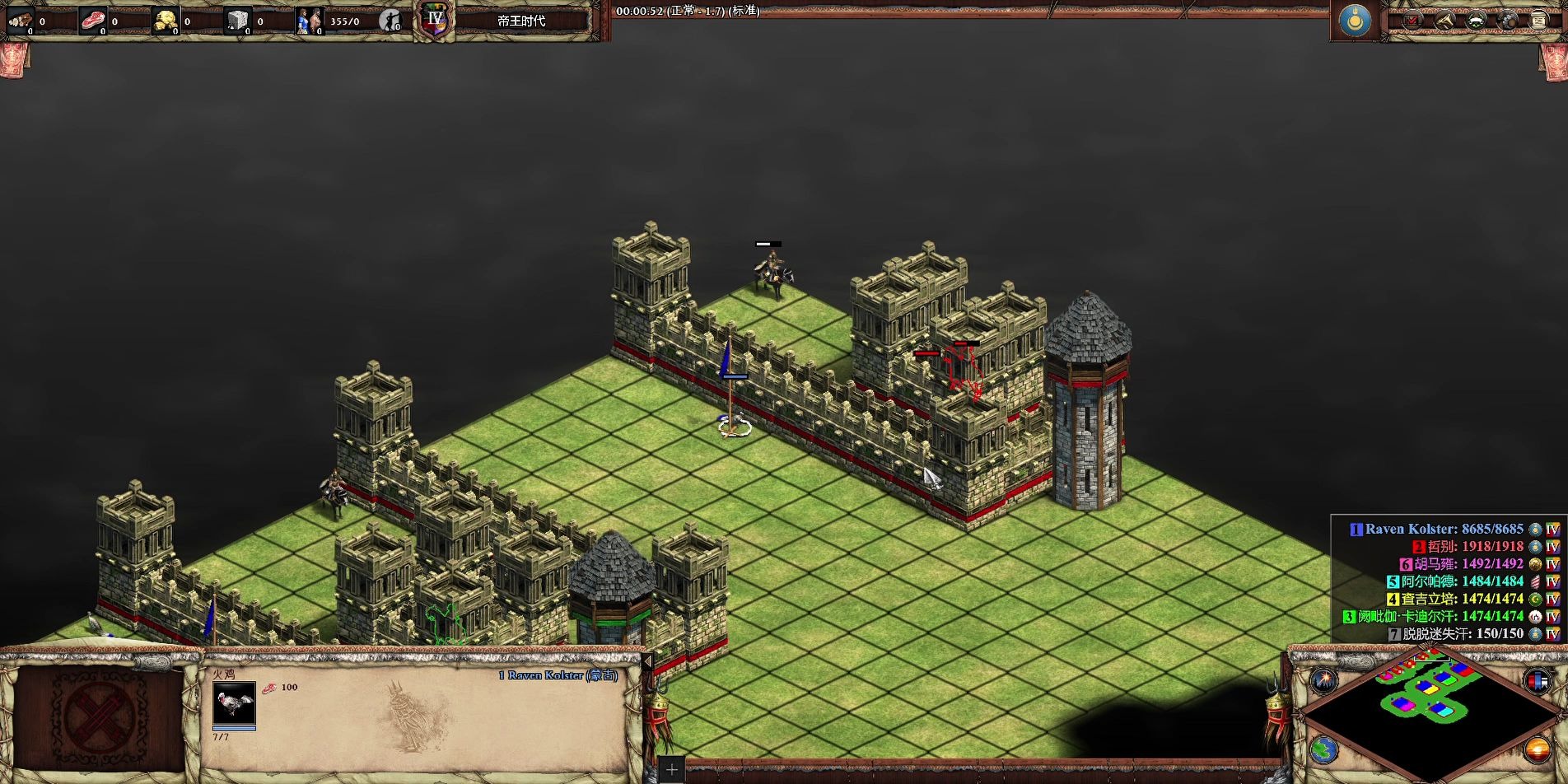Image resolution: width=1568 pixels, height=784 pixels.
Task: Select the turkey unit portrait
Action: (x=234, y=704)
